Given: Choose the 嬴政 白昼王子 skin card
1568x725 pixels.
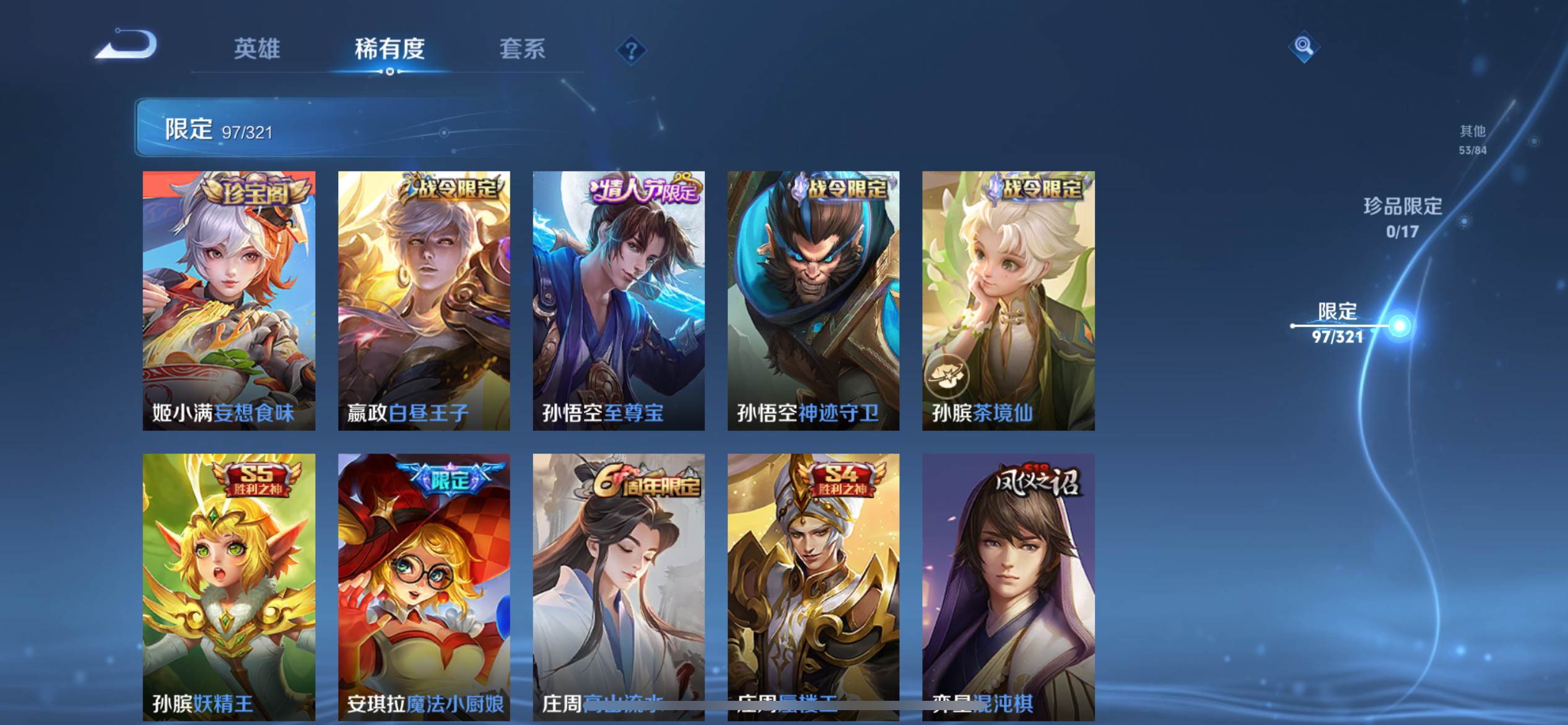Looking at the screenshot, I should [x=424, y=301].
